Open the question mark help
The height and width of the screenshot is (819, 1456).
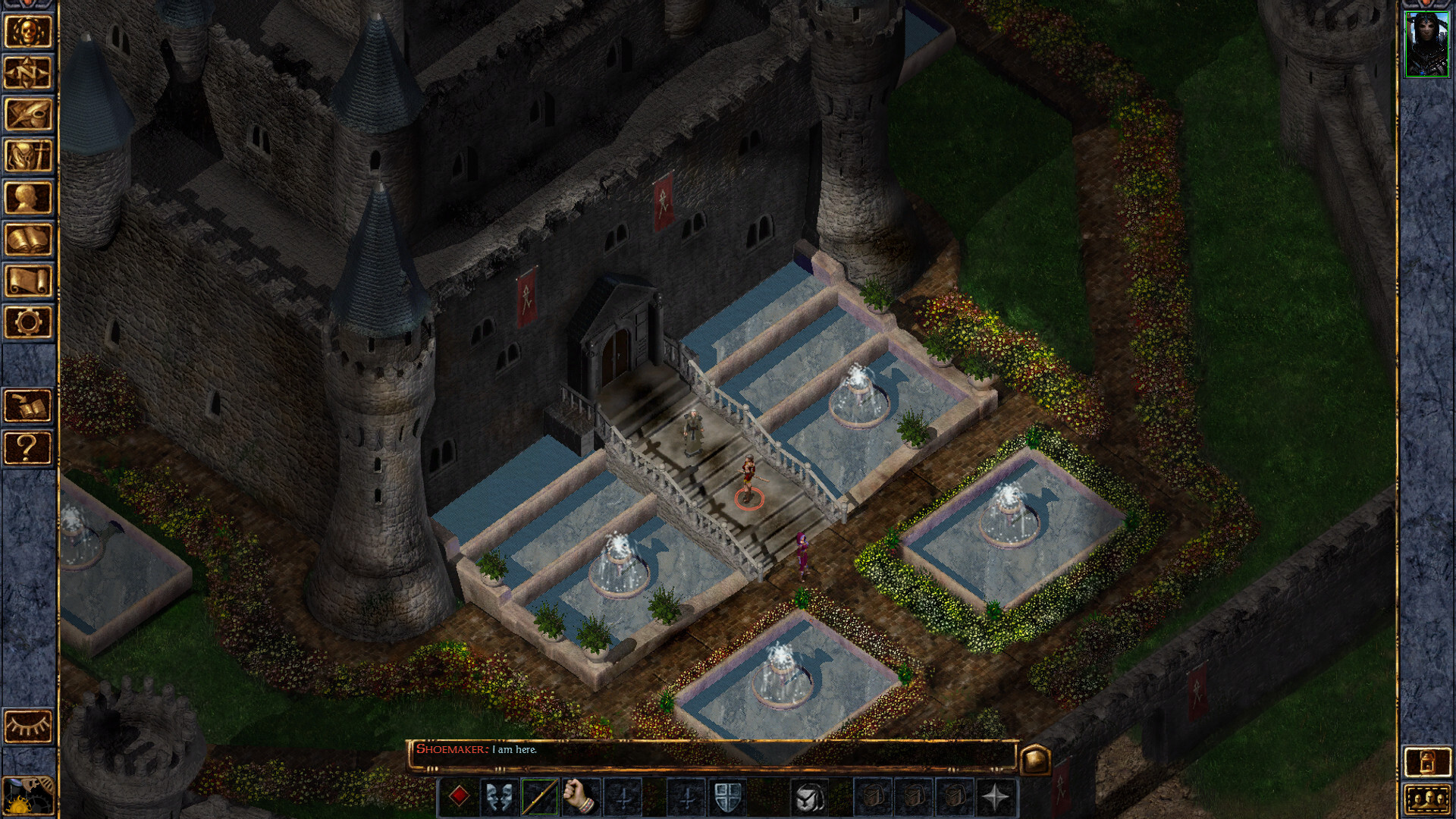28,448
